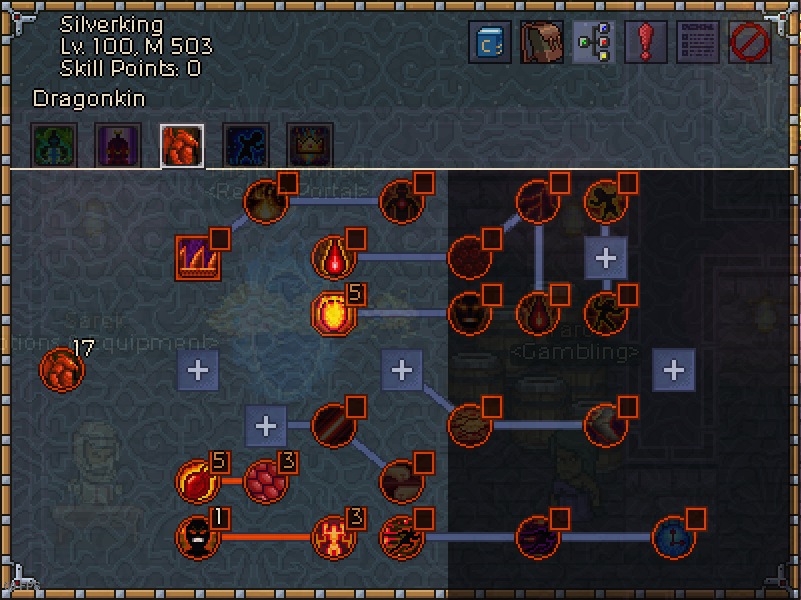The image size is (801, 600).
Task: Switch to the purple hooded figure tab
Action: [x=118, y=146]
